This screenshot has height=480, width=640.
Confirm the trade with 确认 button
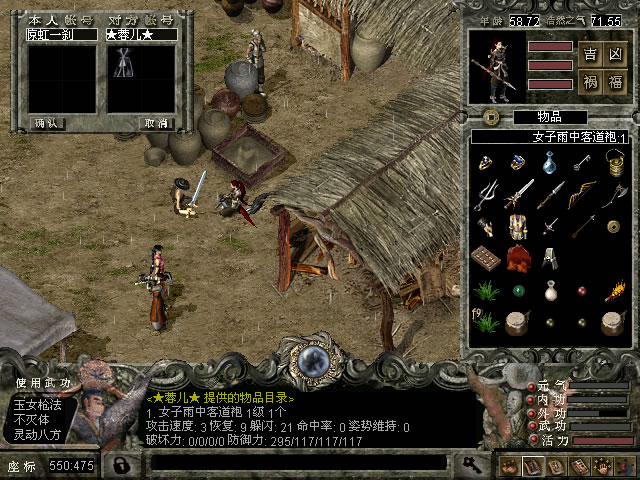47,124
